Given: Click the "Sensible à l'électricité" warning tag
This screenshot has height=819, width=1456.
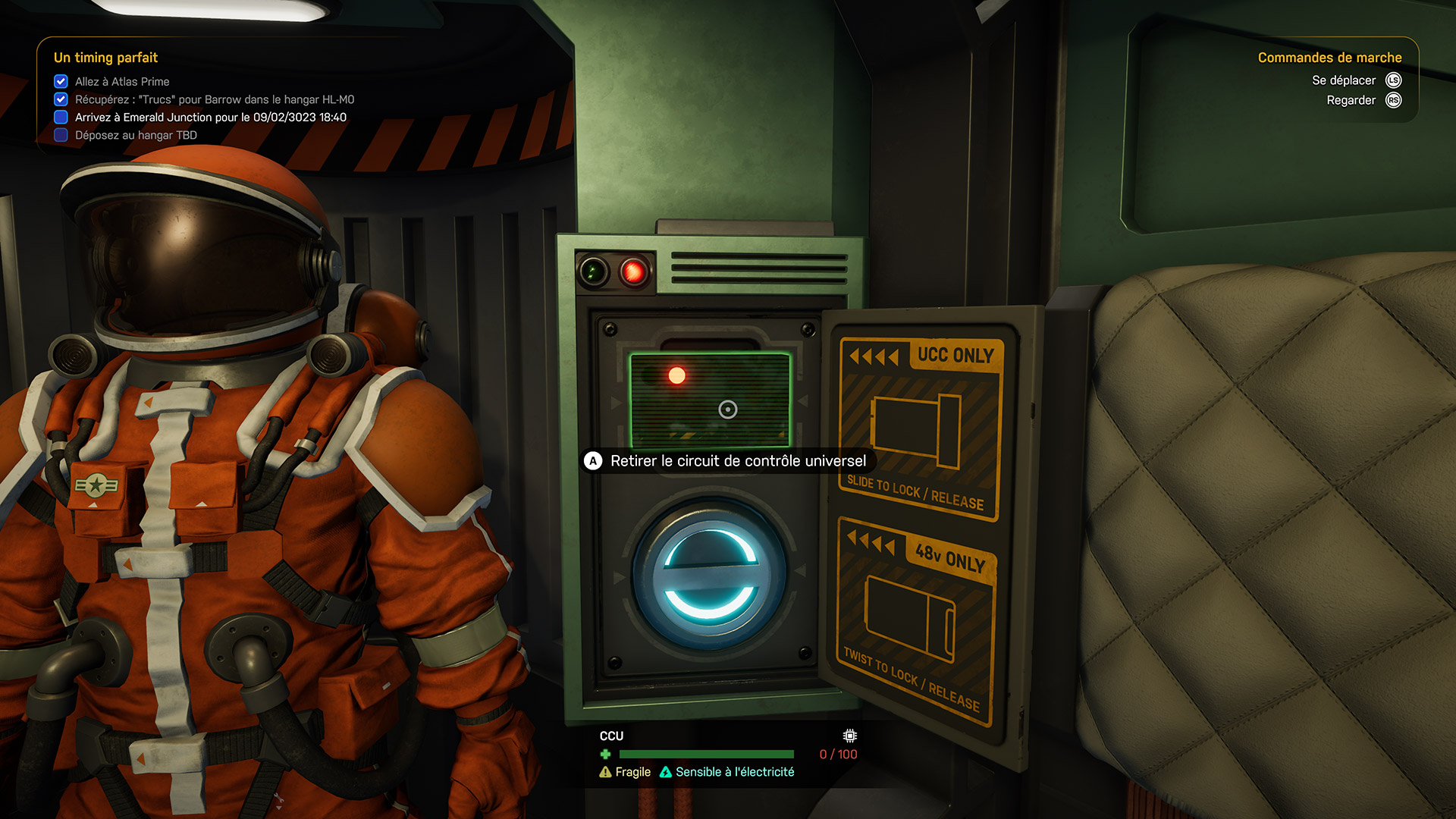Looking at the screenshot, I should (727, 772).
